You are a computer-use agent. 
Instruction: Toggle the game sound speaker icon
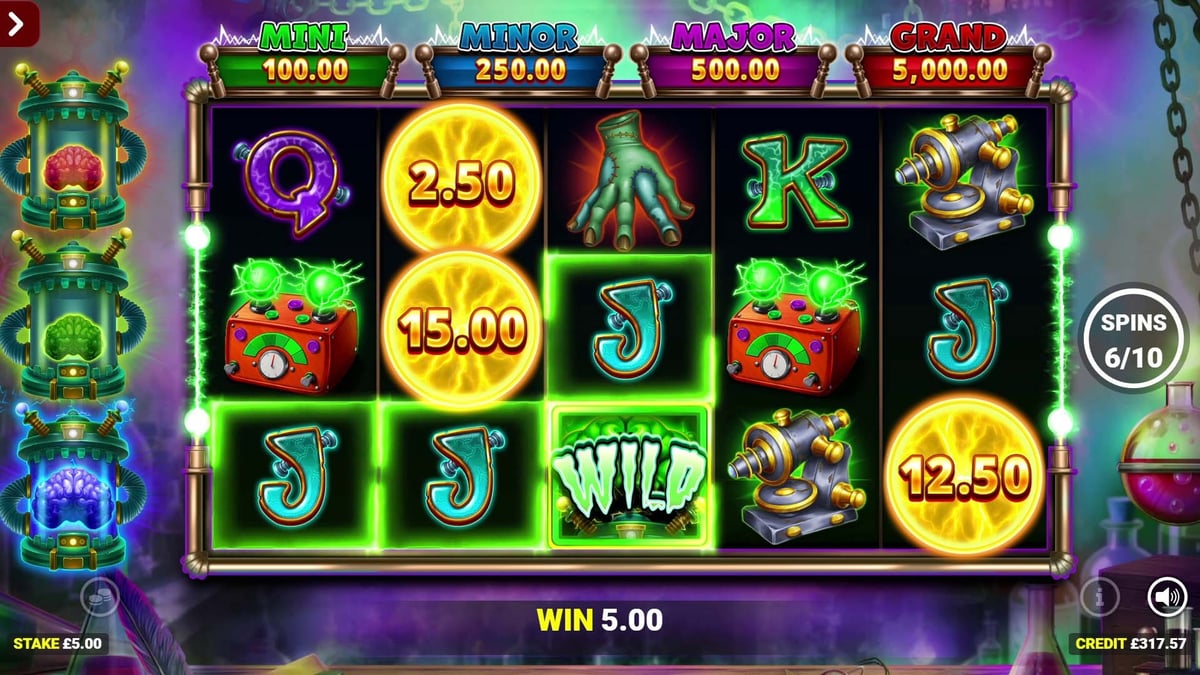click(1166, 597)
